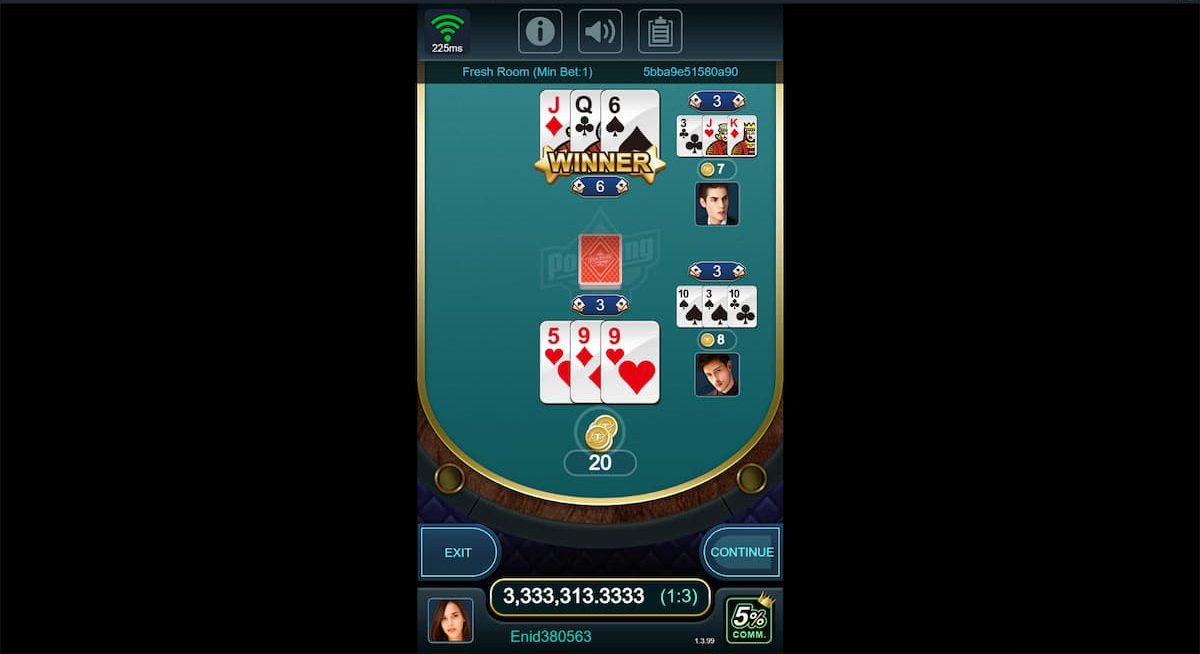
Task: Exit the card table
Action: pos(458,552)
